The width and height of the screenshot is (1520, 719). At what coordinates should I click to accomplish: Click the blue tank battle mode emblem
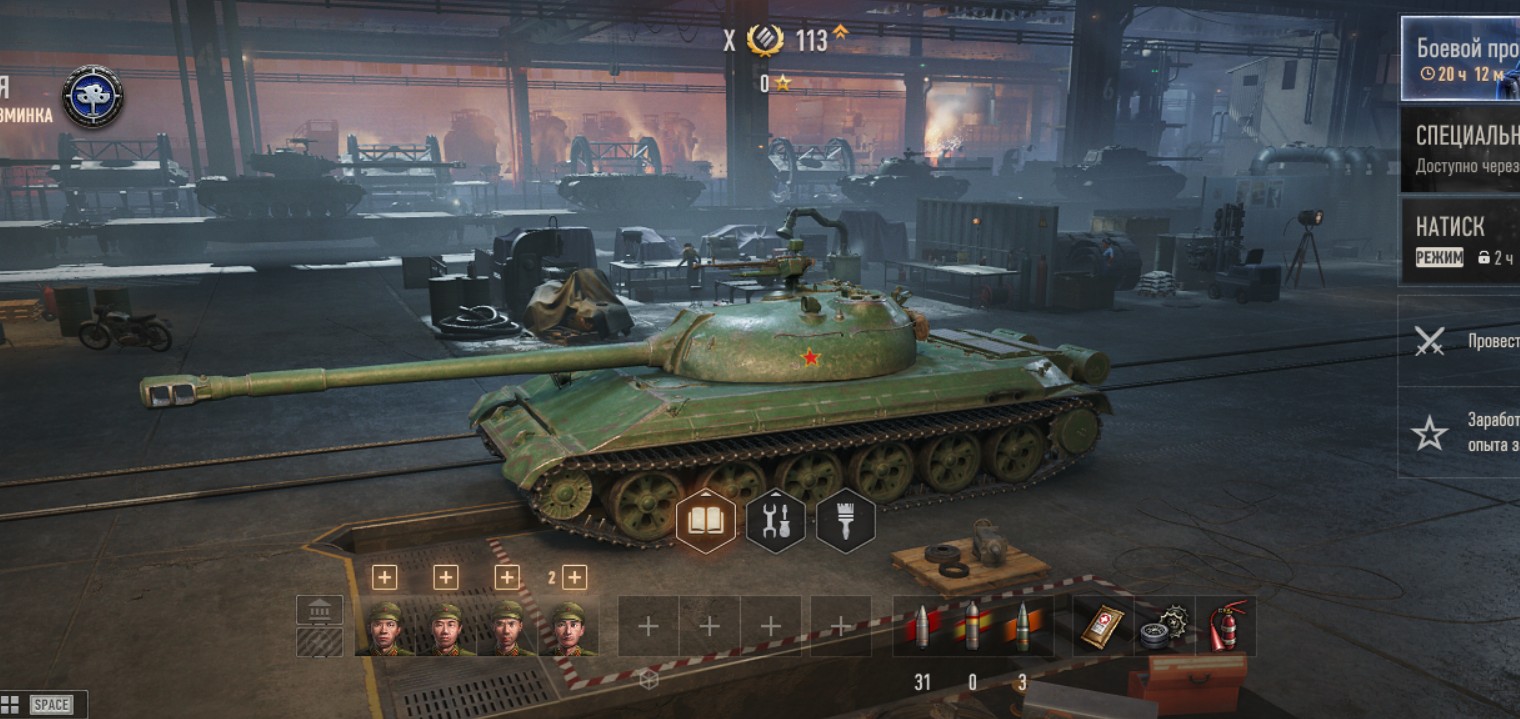click(93, 97)
